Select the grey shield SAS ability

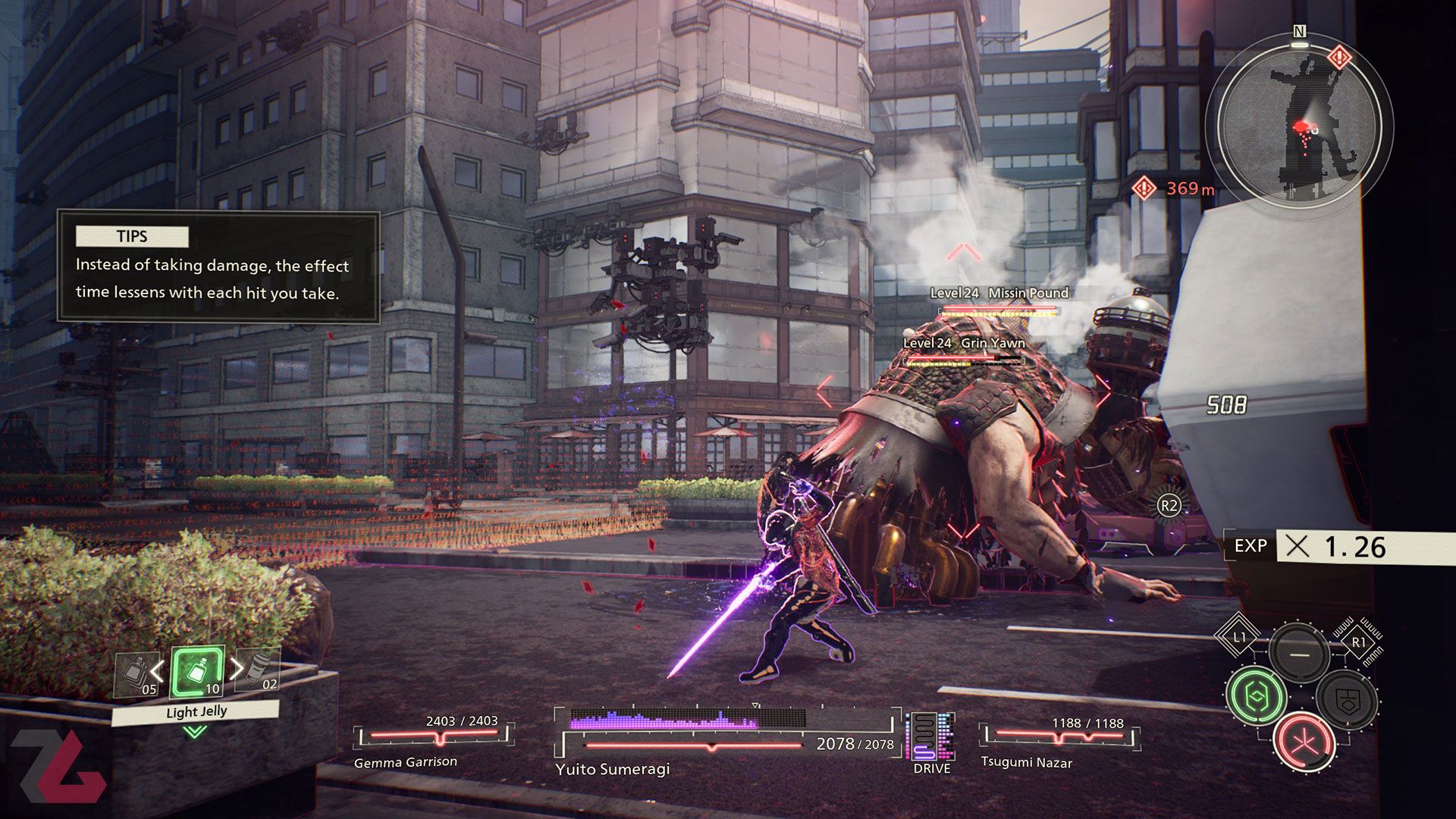coord(1347,699)
